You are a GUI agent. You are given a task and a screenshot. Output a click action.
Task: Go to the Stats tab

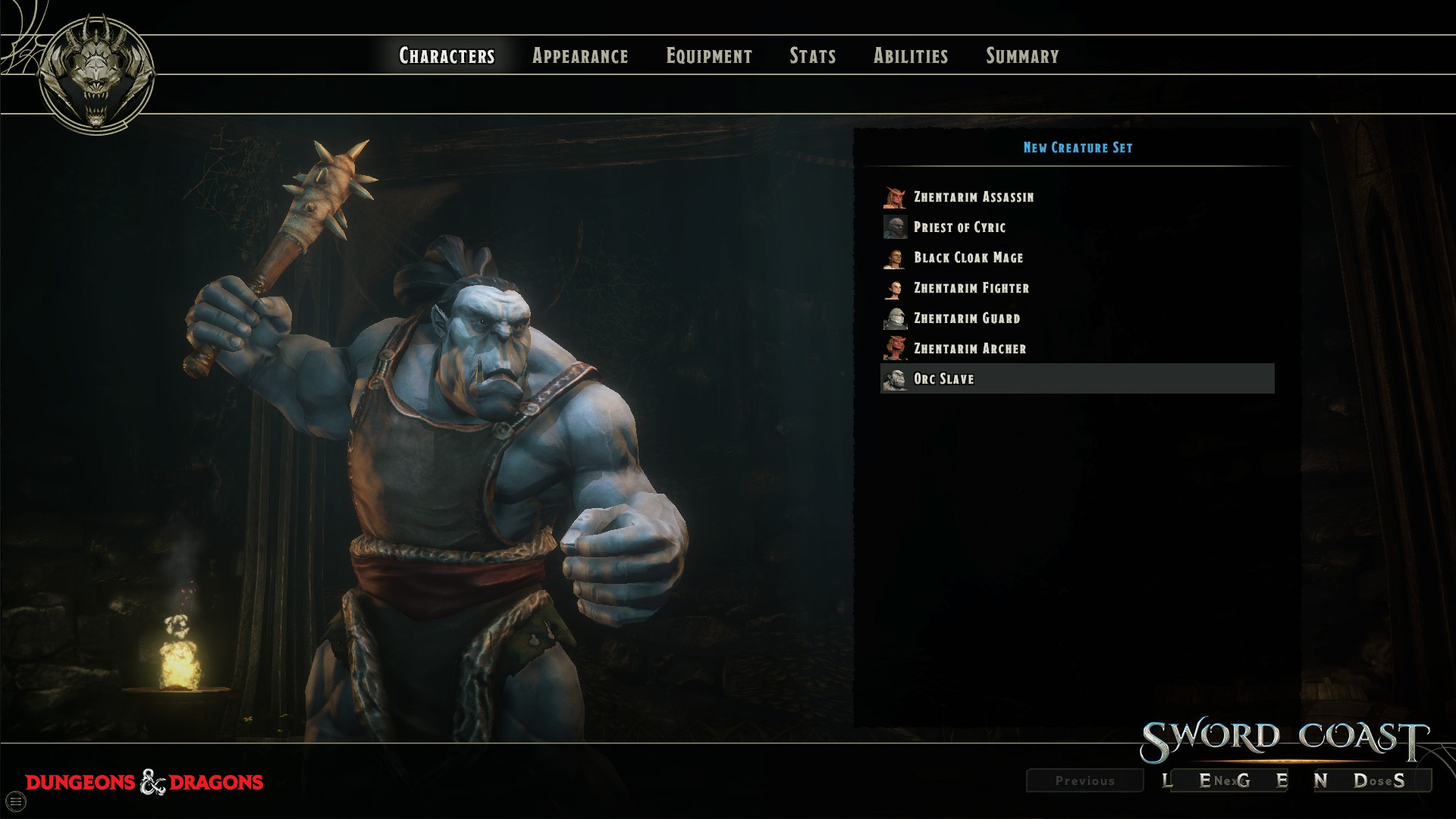(x=812, y=56)
